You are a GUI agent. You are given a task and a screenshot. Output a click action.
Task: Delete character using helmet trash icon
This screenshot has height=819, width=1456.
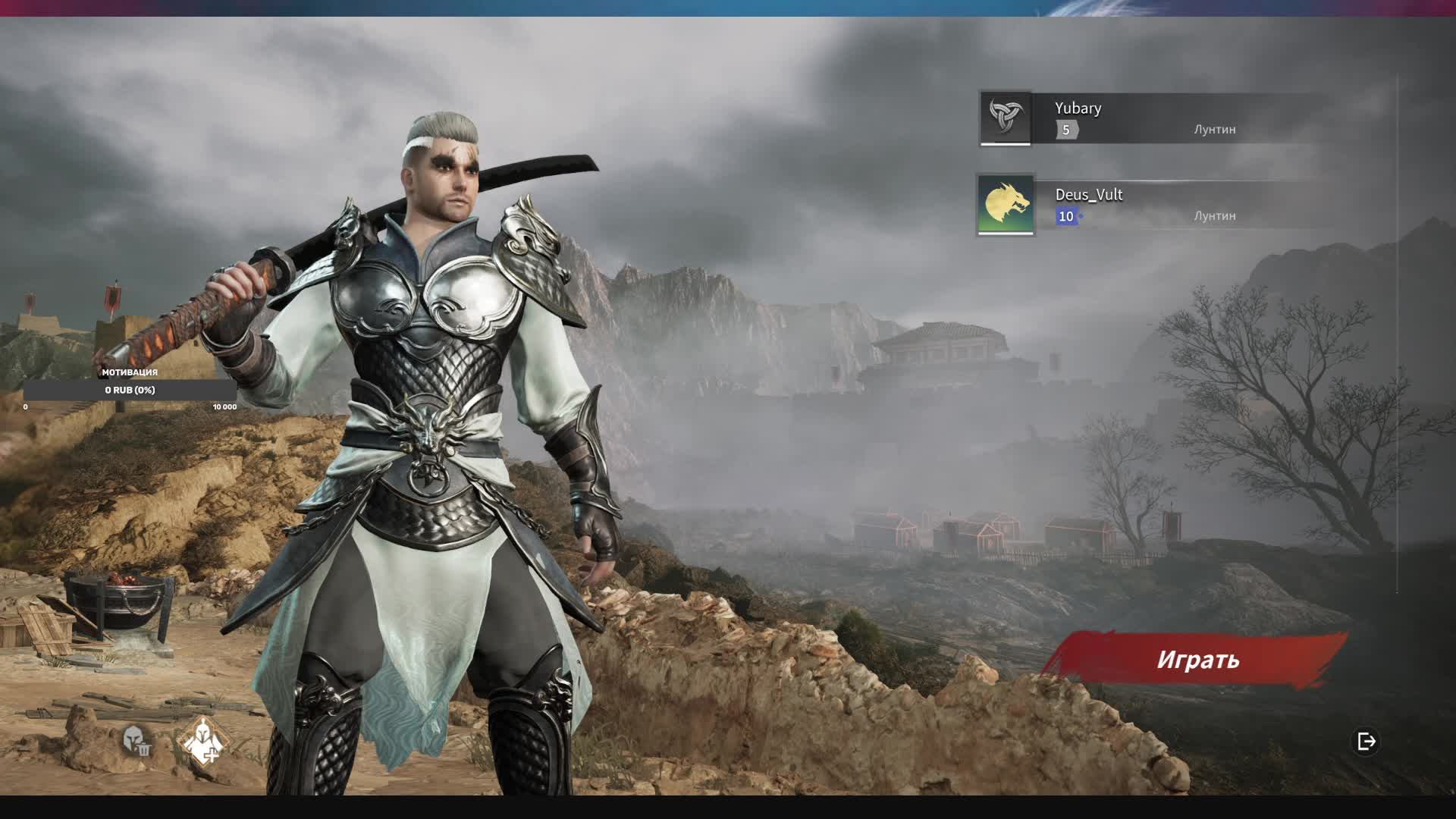(x=136, y=740)
